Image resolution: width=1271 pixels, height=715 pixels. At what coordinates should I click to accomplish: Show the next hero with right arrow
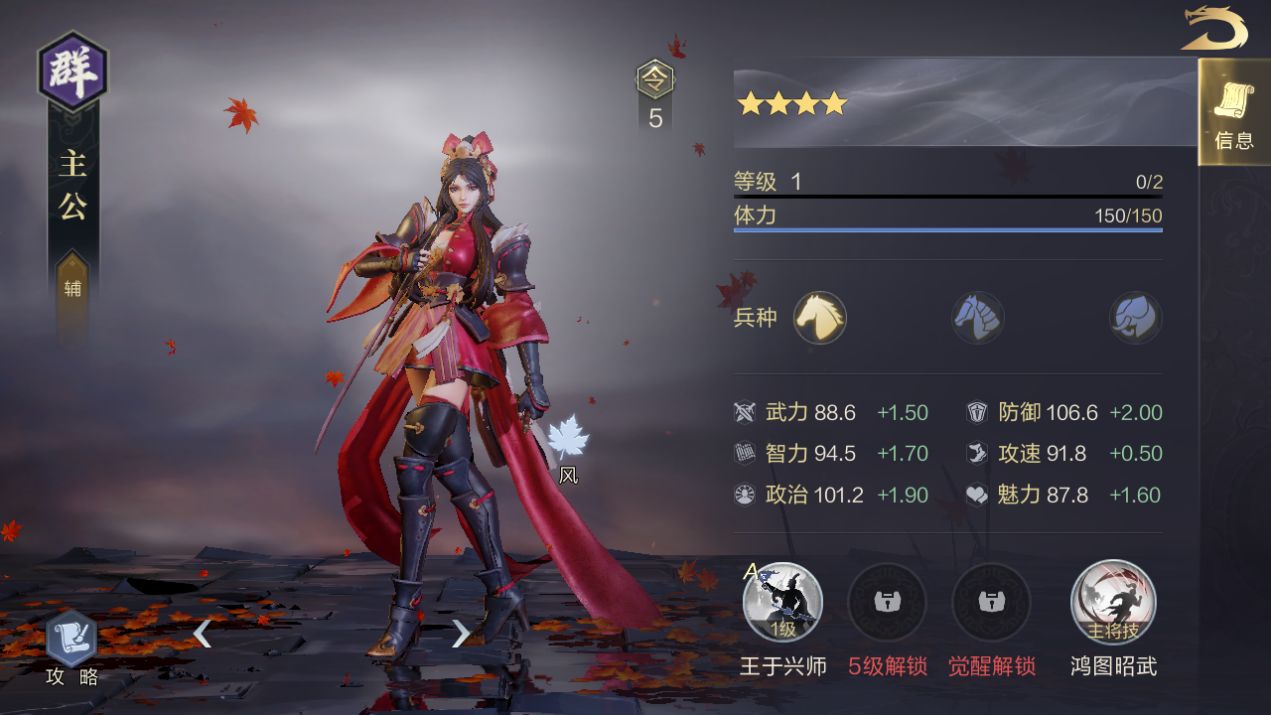point(460,633)
